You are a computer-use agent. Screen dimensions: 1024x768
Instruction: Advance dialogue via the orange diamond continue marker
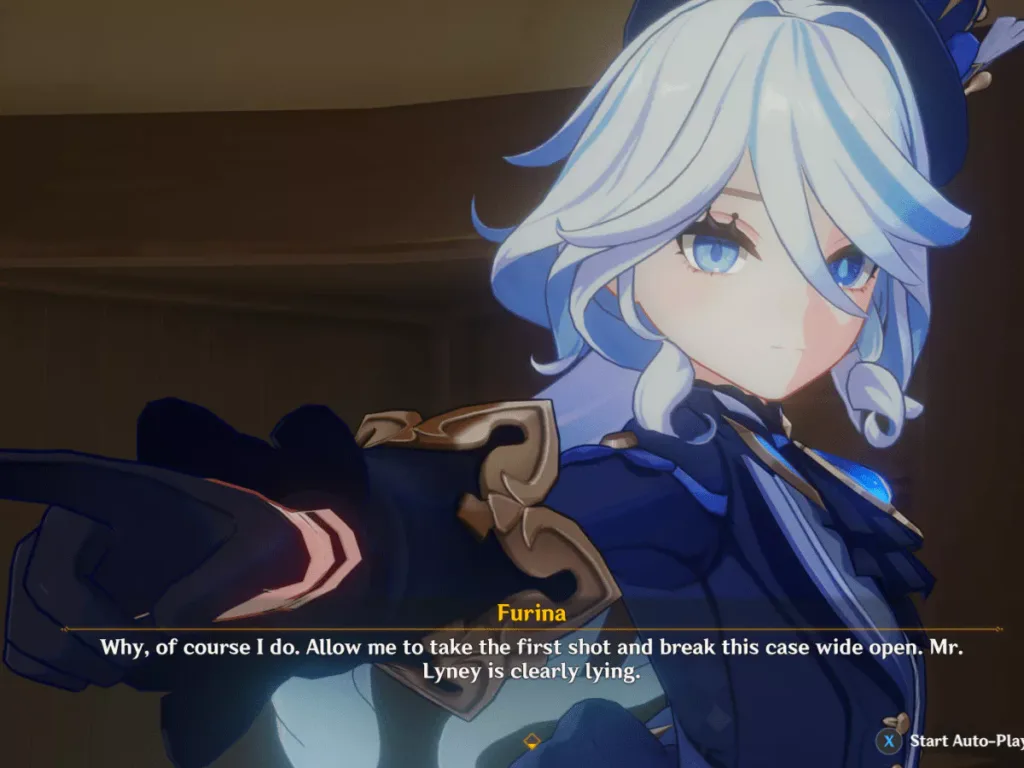532,741
